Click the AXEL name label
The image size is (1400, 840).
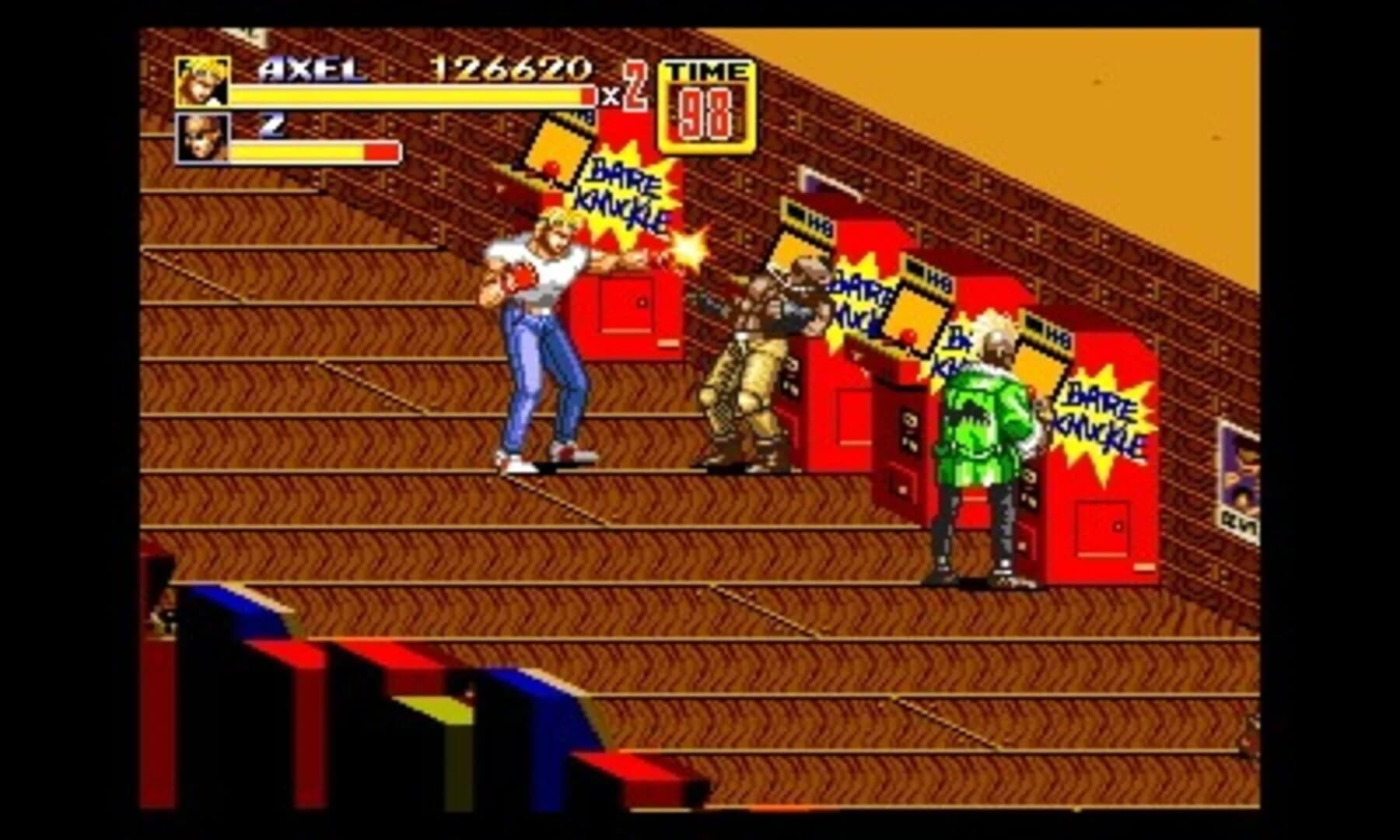point(313,72)
